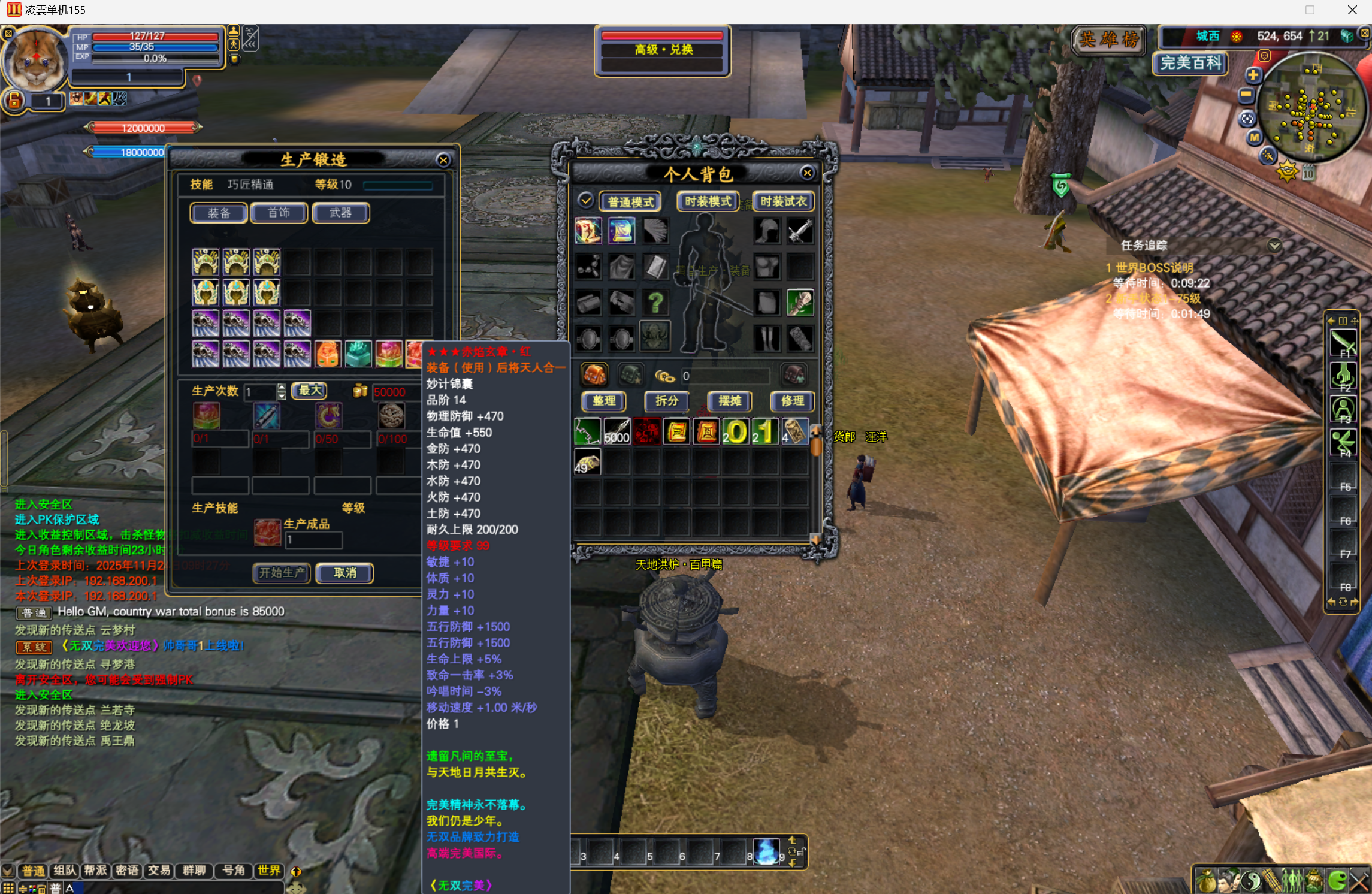Close the game window
The image size is (1372, 894).
[1352, 10]
